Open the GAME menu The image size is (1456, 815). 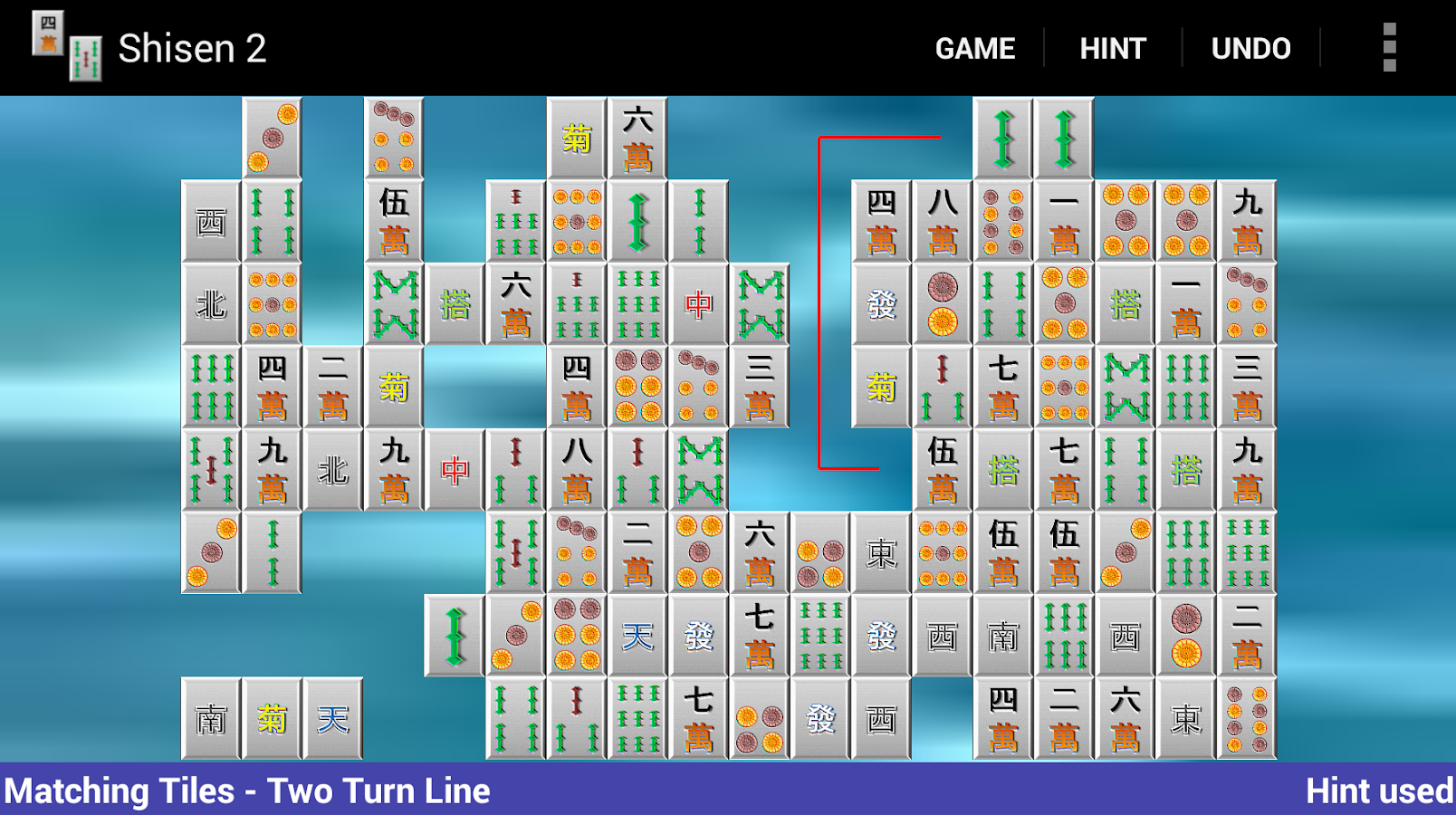(974, 48)
